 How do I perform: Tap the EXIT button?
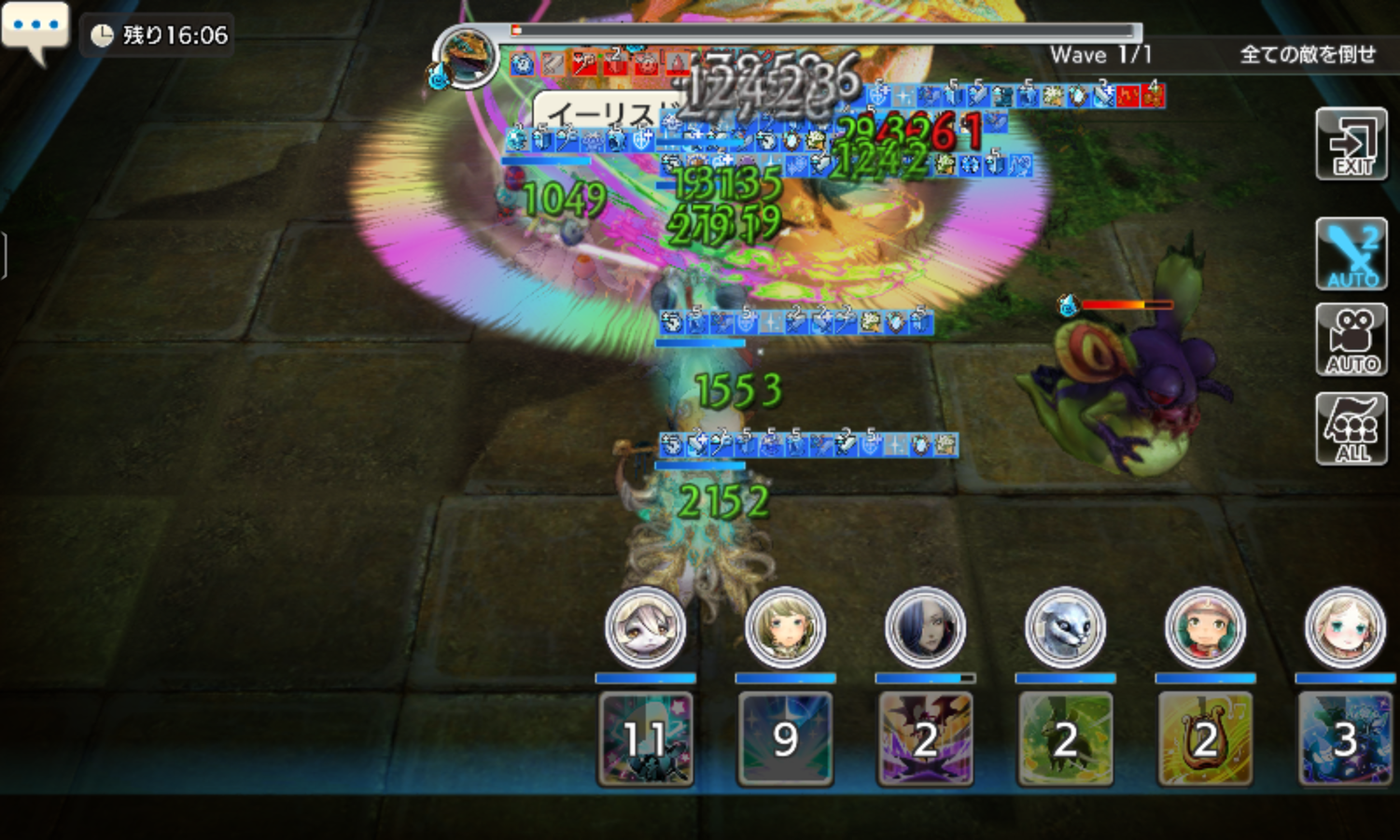point(1351,145)
